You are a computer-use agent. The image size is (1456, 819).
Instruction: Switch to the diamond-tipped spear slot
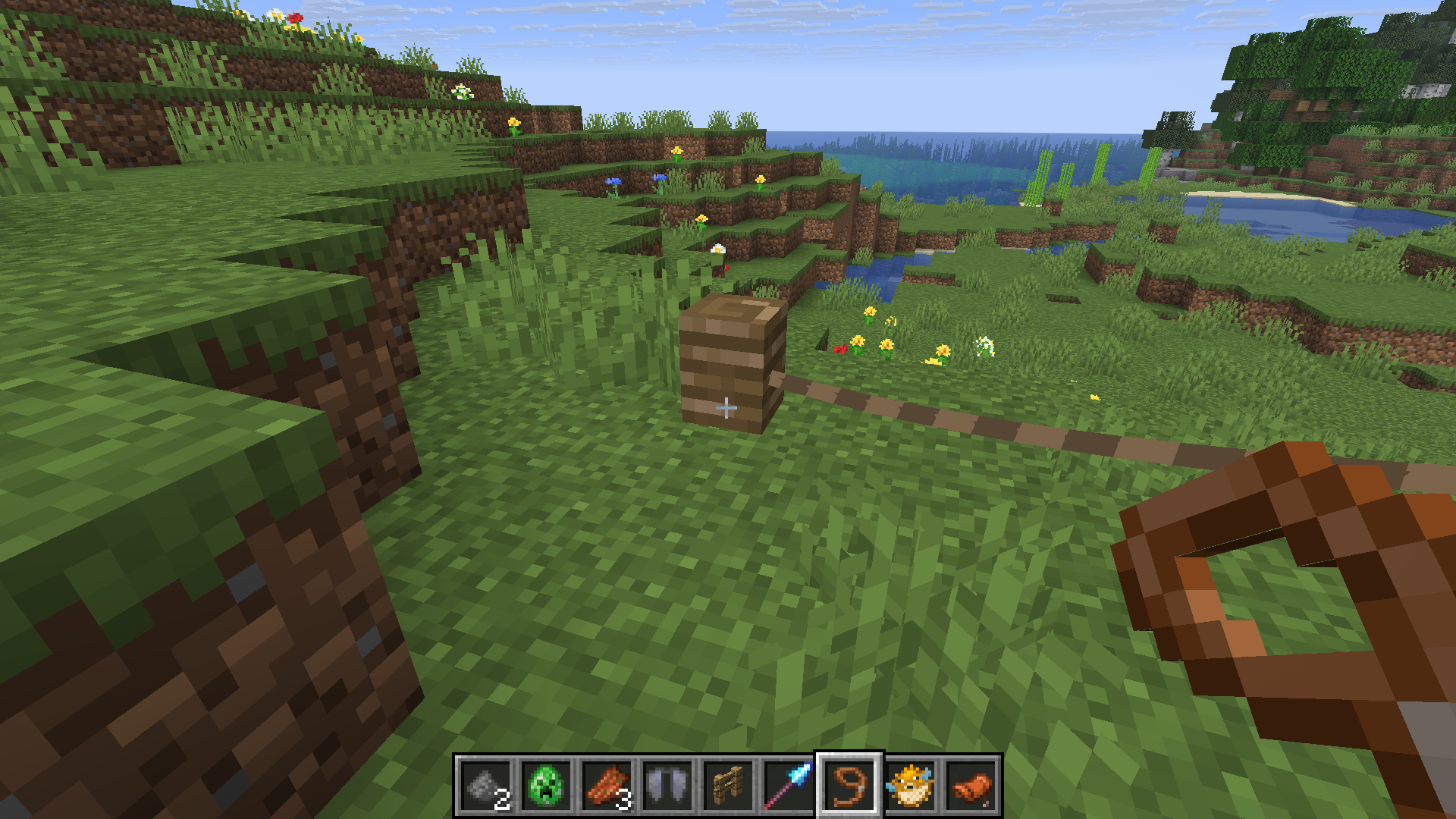click(789, 786)
